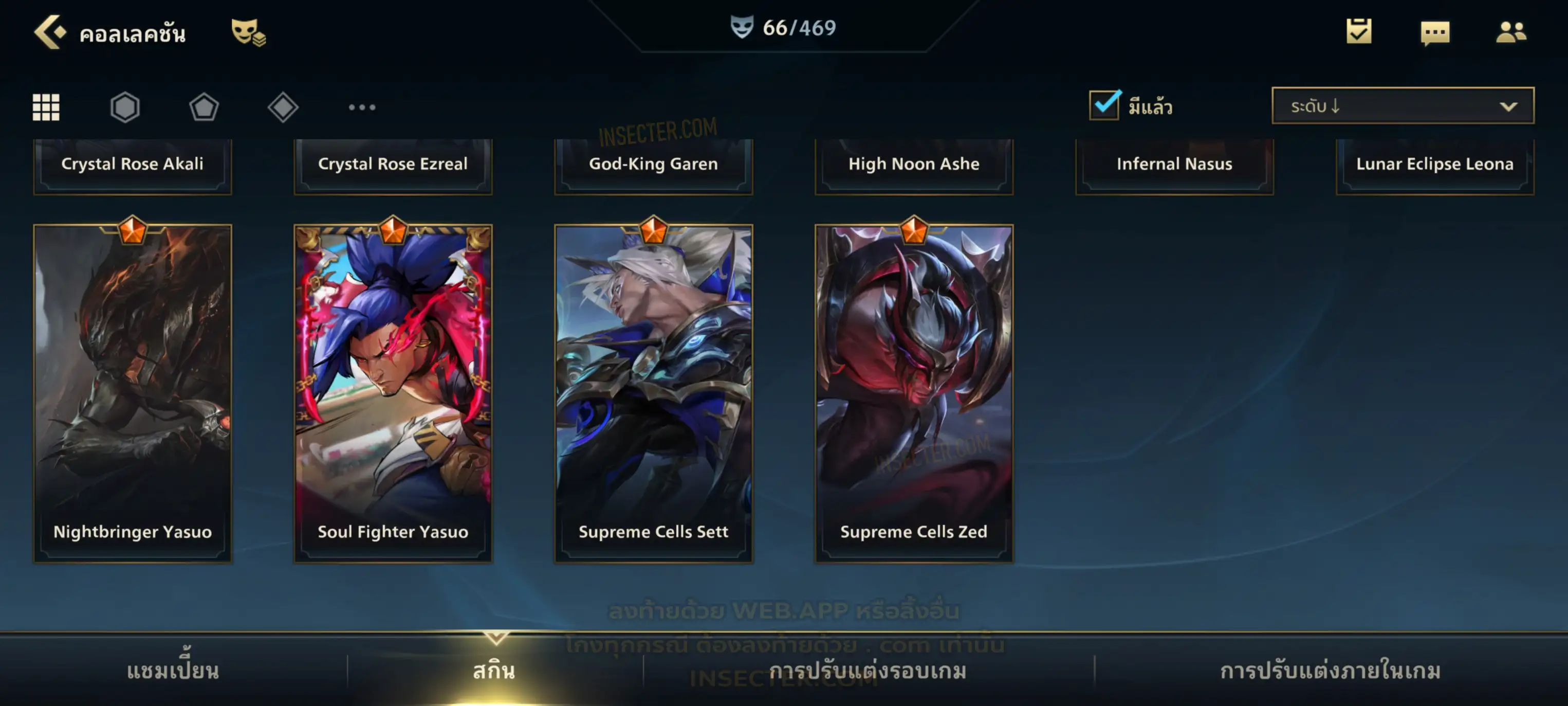Open the friends list icon
Viewport: 1568px width, 706px height.
(1510, 32)
